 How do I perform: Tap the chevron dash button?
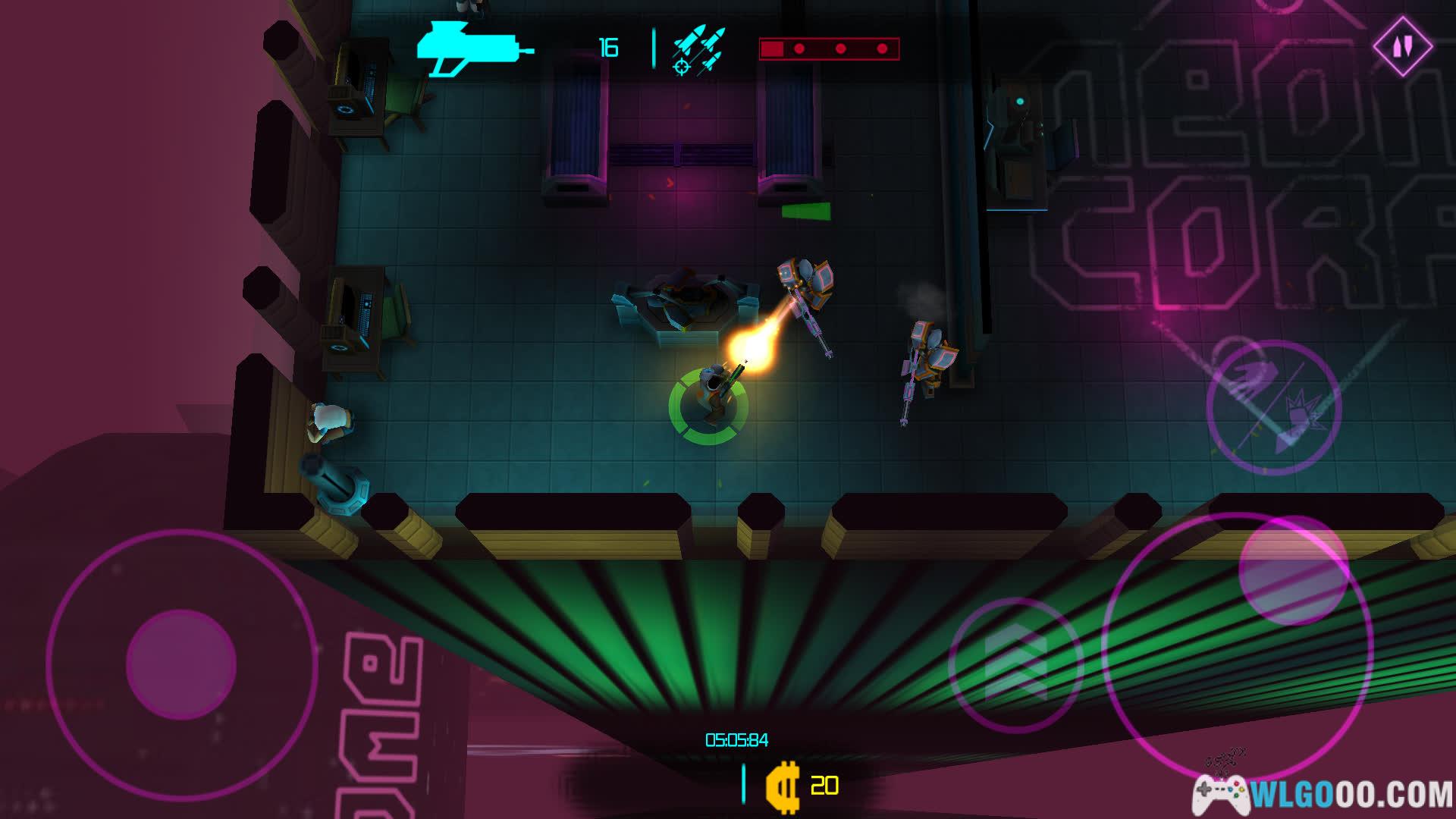(x=1015, y=664)
